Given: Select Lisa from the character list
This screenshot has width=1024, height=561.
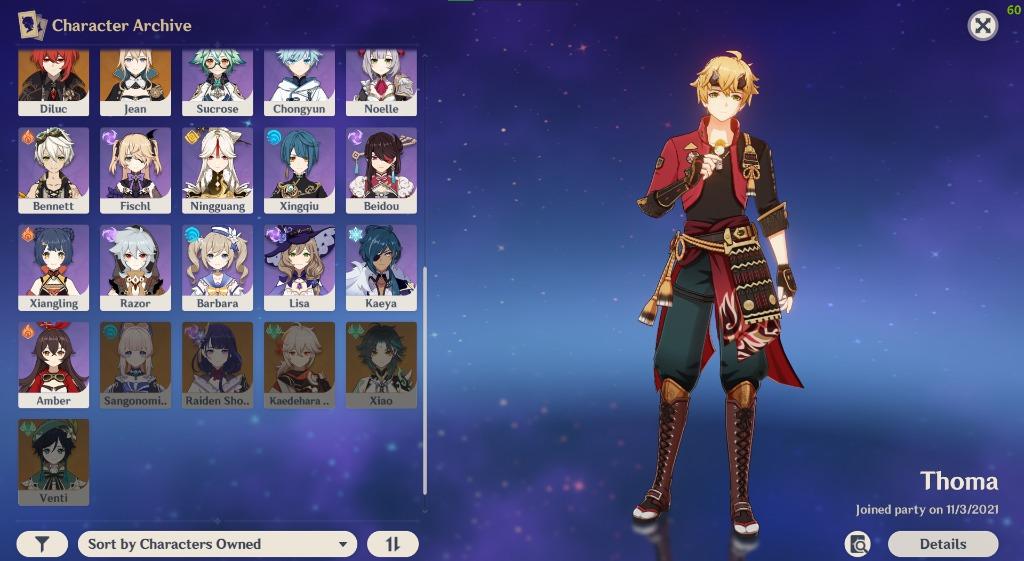Looking at the screenshot, I should (x=299, y=266).
